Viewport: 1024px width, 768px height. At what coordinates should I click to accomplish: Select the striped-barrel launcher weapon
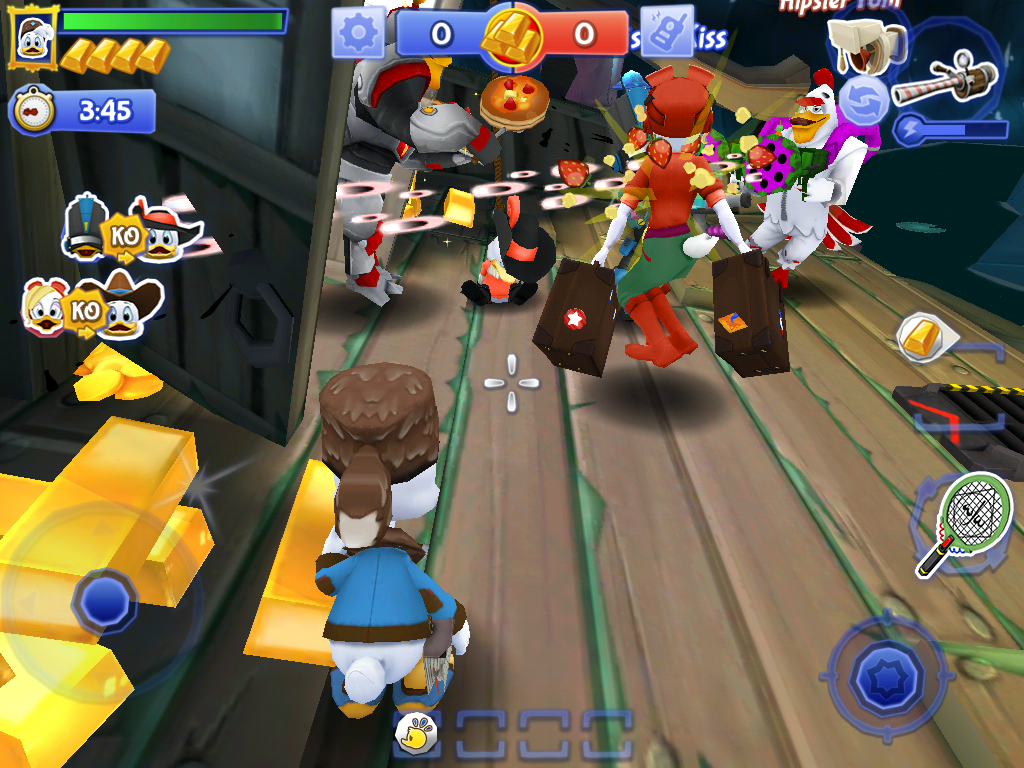point(944,79)
